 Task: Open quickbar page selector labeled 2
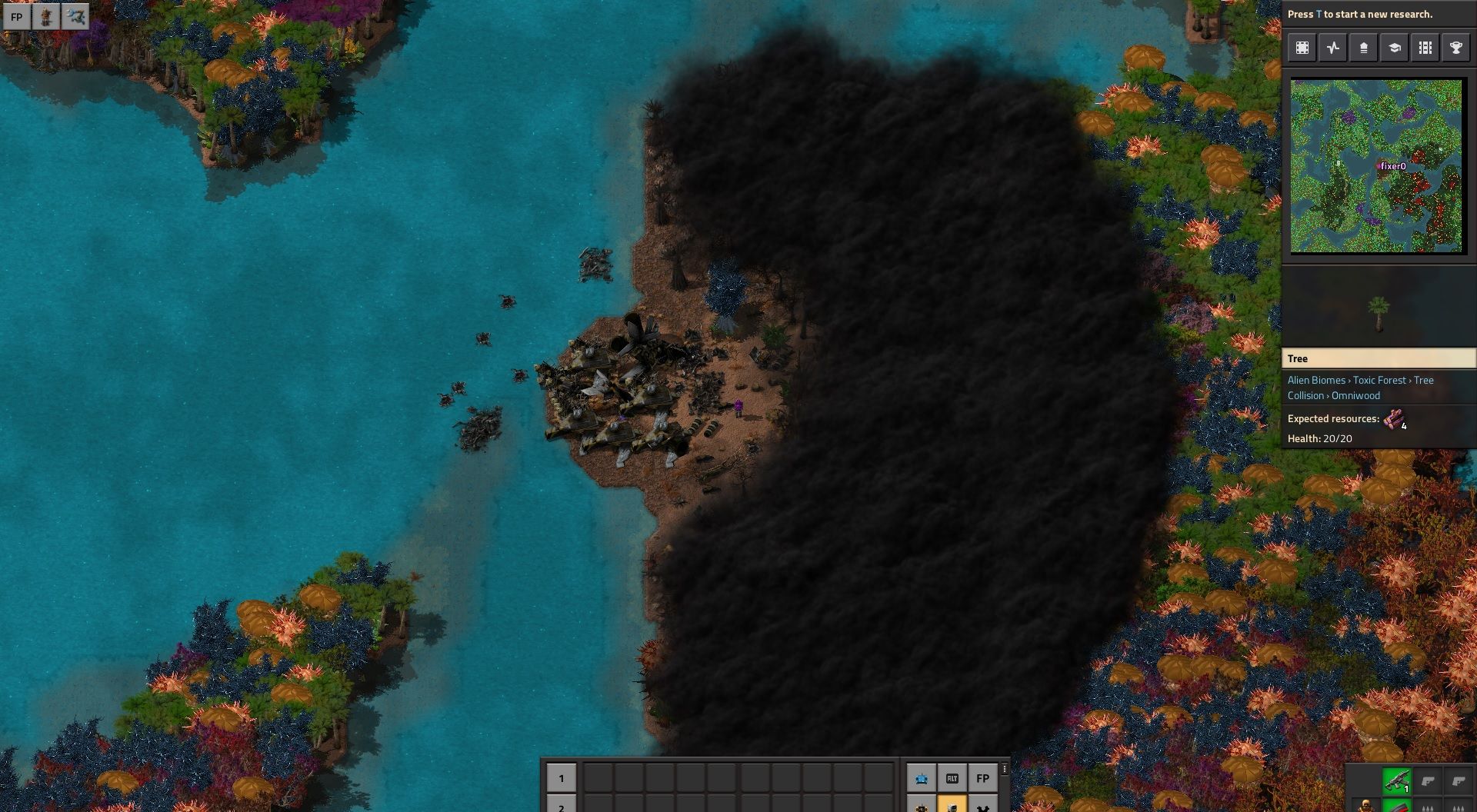click(x=562, y=807)
